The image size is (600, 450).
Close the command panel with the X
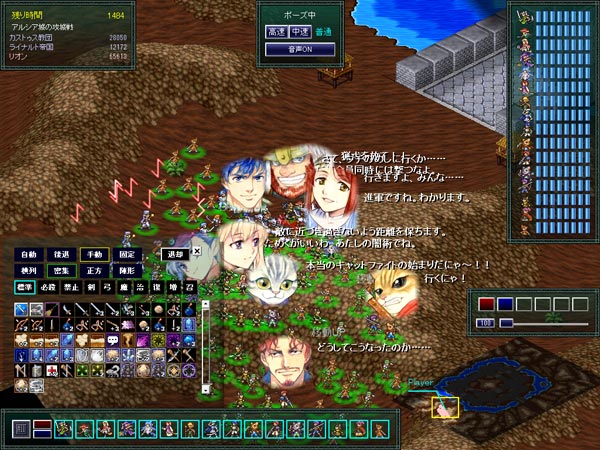pos(197,251)
